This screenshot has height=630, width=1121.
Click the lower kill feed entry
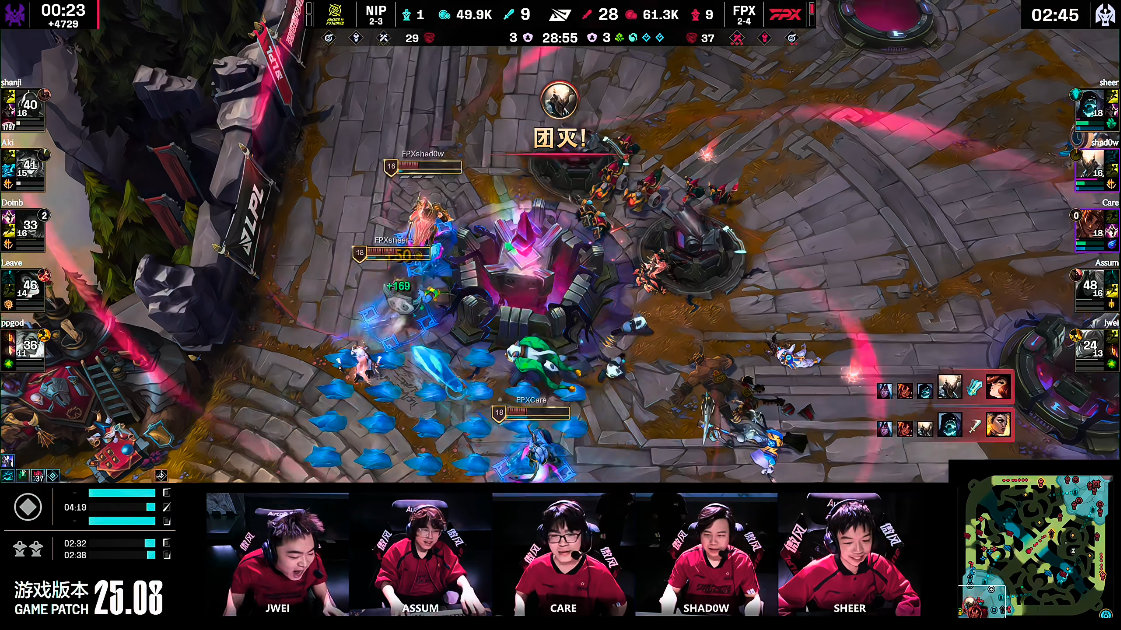tap(945, 426)
